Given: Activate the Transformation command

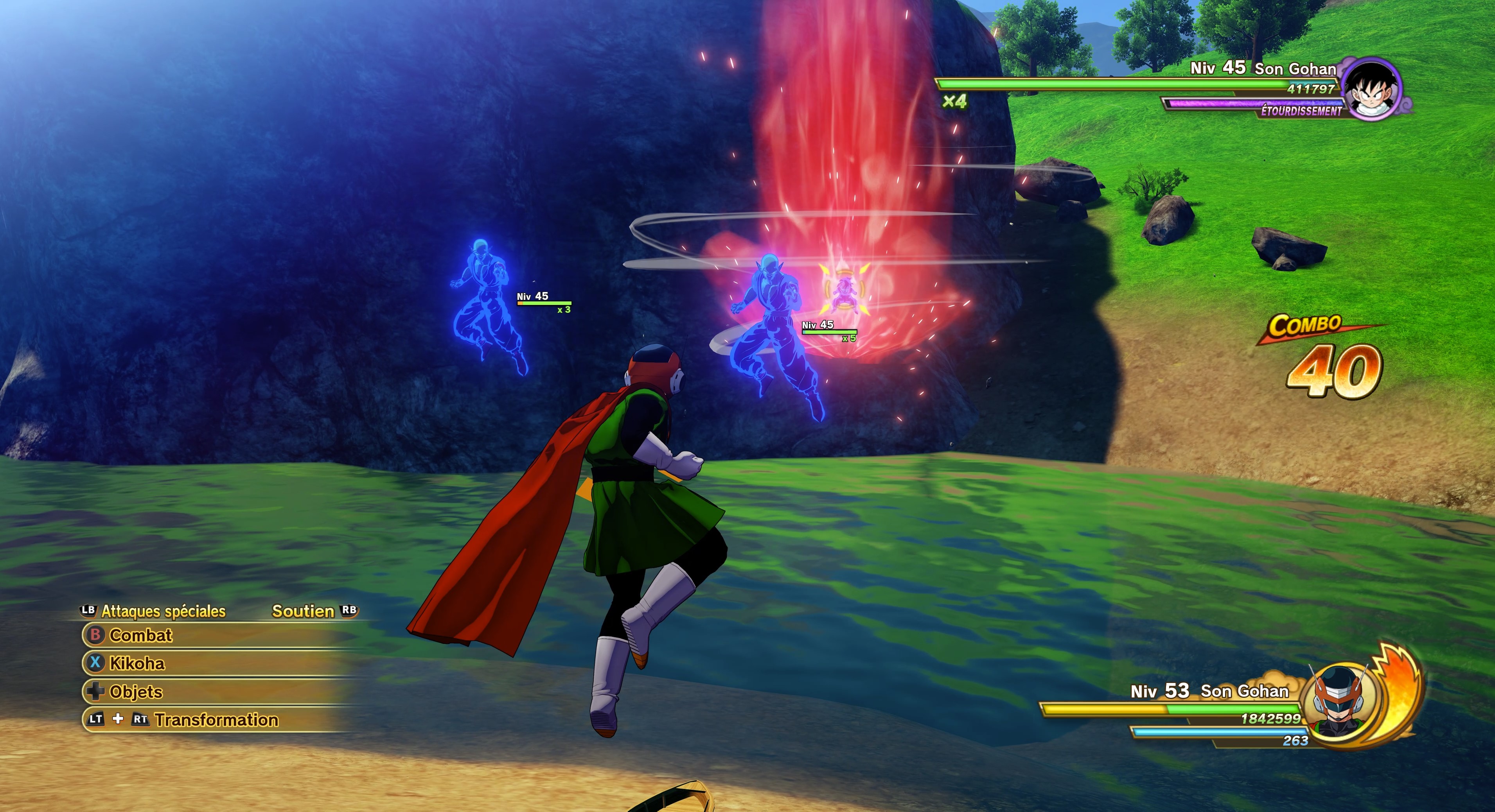Looking at the screenshot, I should coord(216,720).
